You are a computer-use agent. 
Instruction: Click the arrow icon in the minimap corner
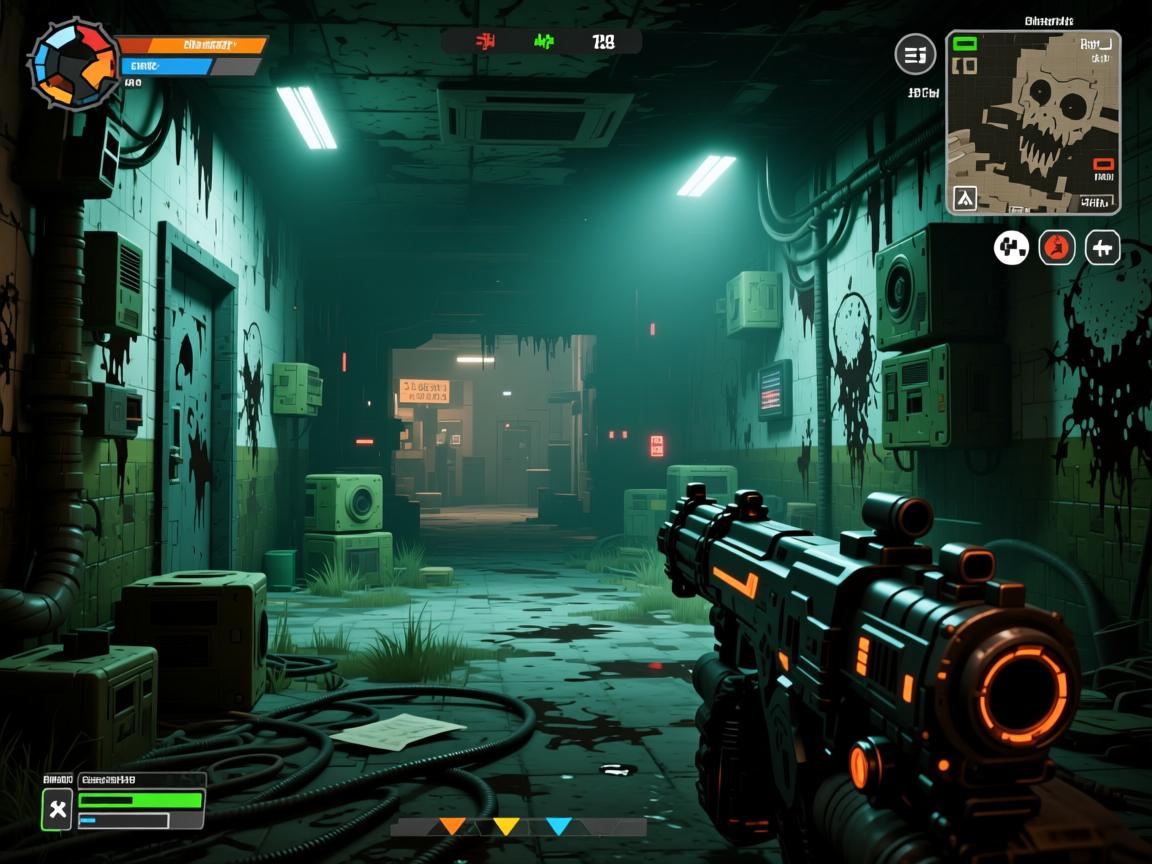[965, 198]
